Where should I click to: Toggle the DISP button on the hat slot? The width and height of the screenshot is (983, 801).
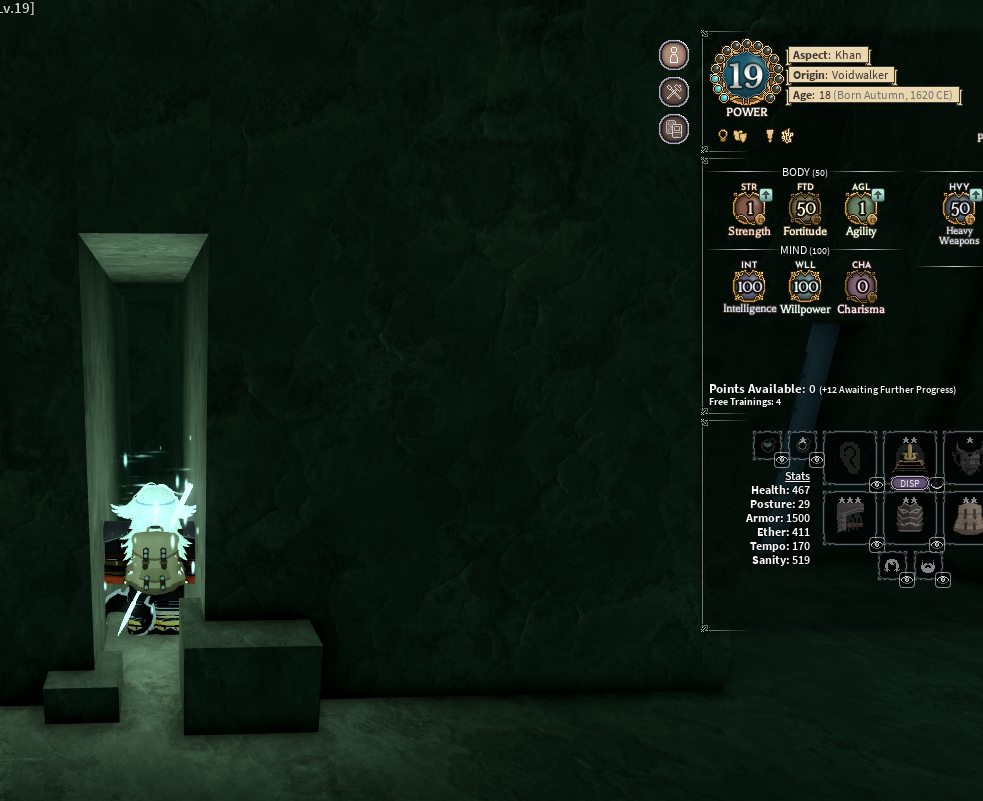point(910,483)
